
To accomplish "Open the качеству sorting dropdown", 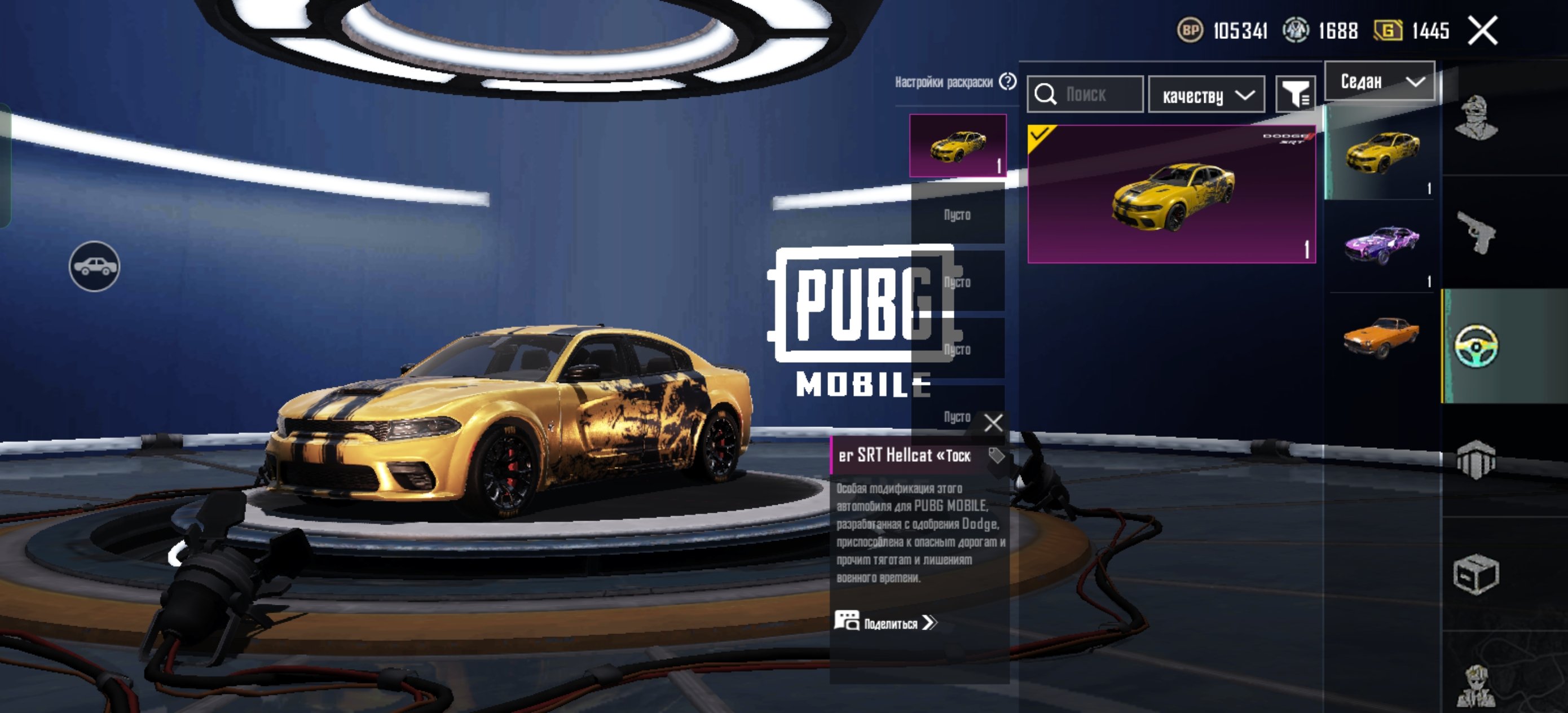I will click(1206, 95).
